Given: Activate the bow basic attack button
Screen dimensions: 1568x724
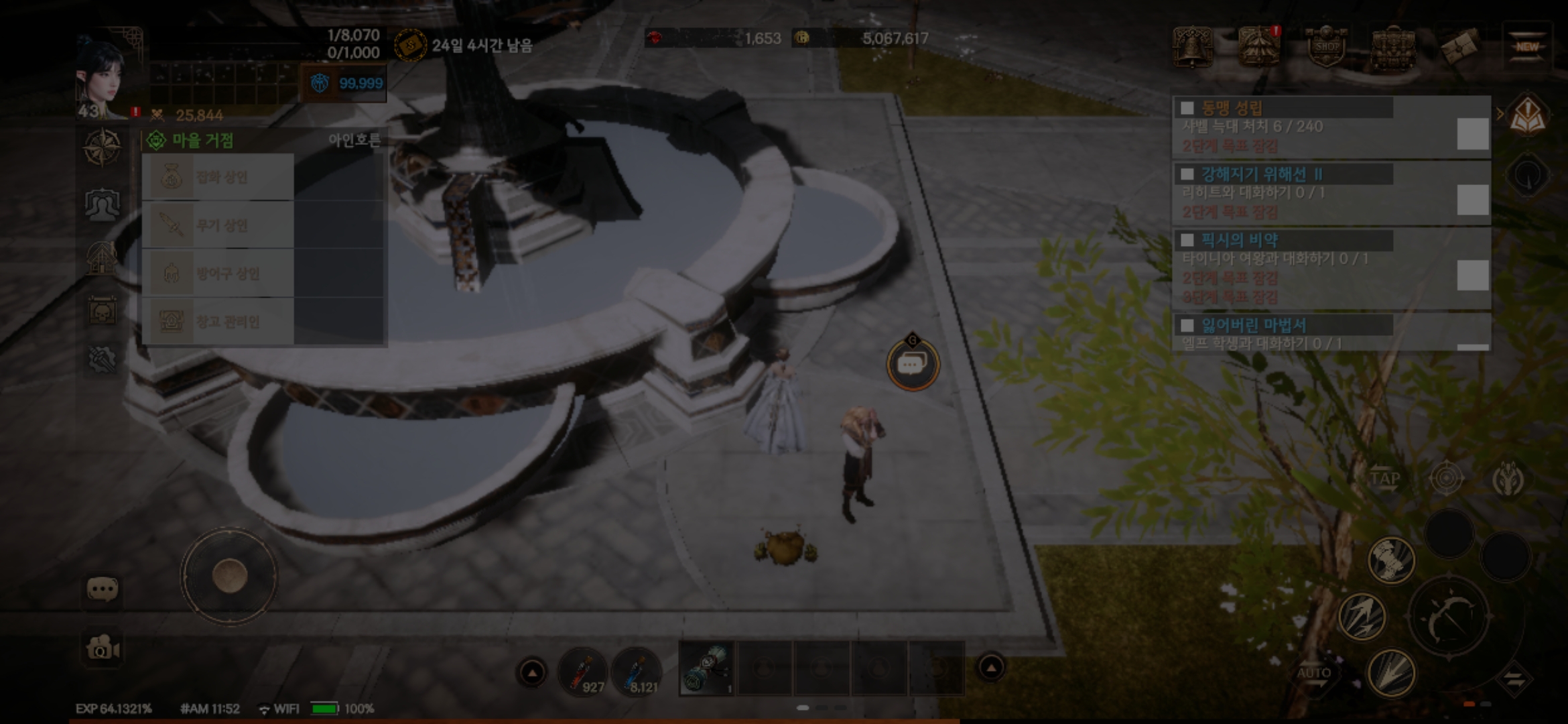Looking at the screenshot, I should (1449, 617).
